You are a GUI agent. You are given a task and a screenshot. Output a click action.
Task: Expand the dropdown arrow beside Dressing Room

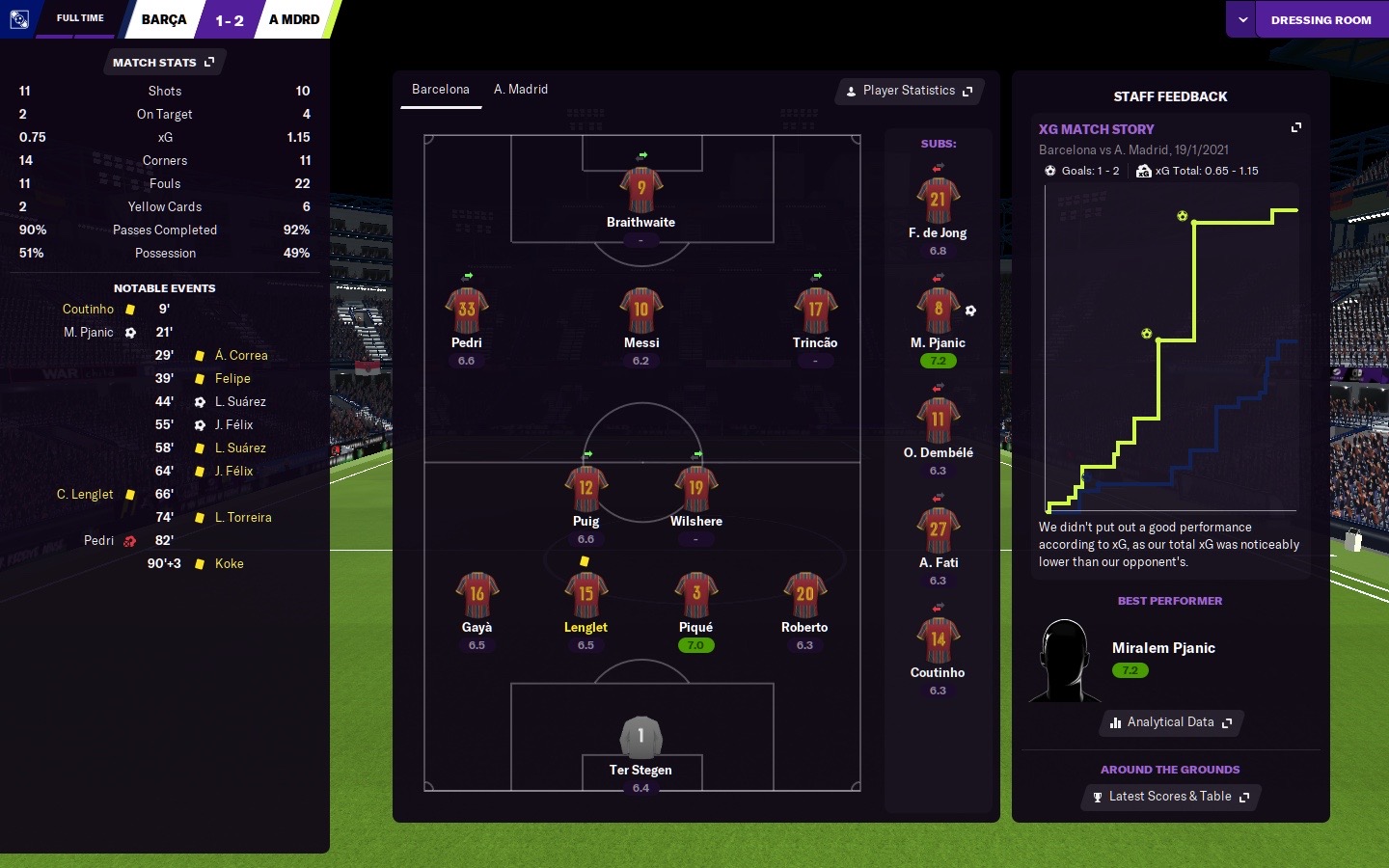point(1242,19)
